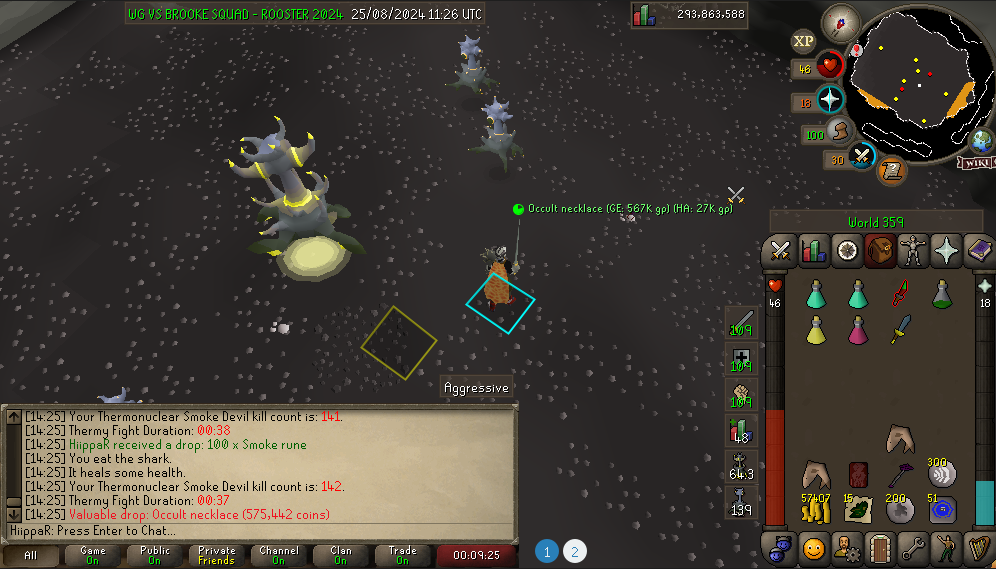
Task: Toggle run with the boot orb
Action: [840, 132]
